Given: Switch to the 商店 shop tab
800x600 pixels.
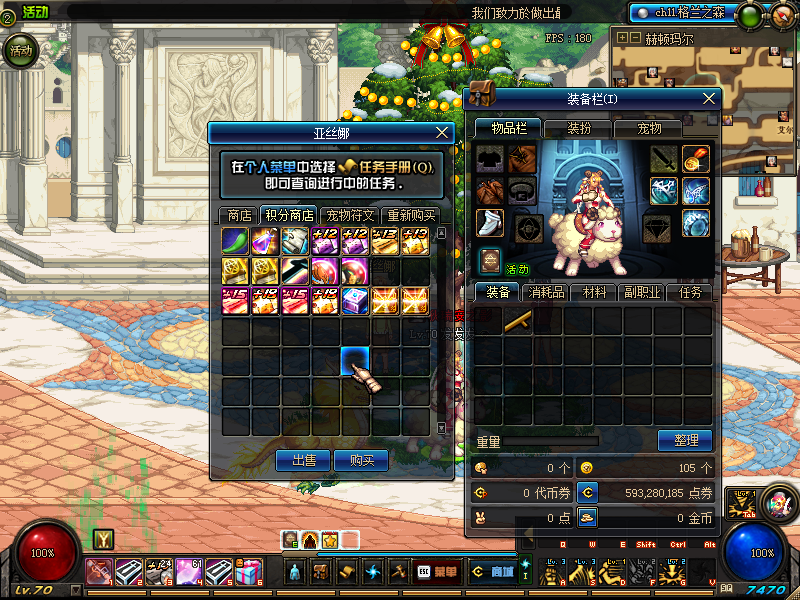Looking at the screenshot, I should click(x=239, y=215).
